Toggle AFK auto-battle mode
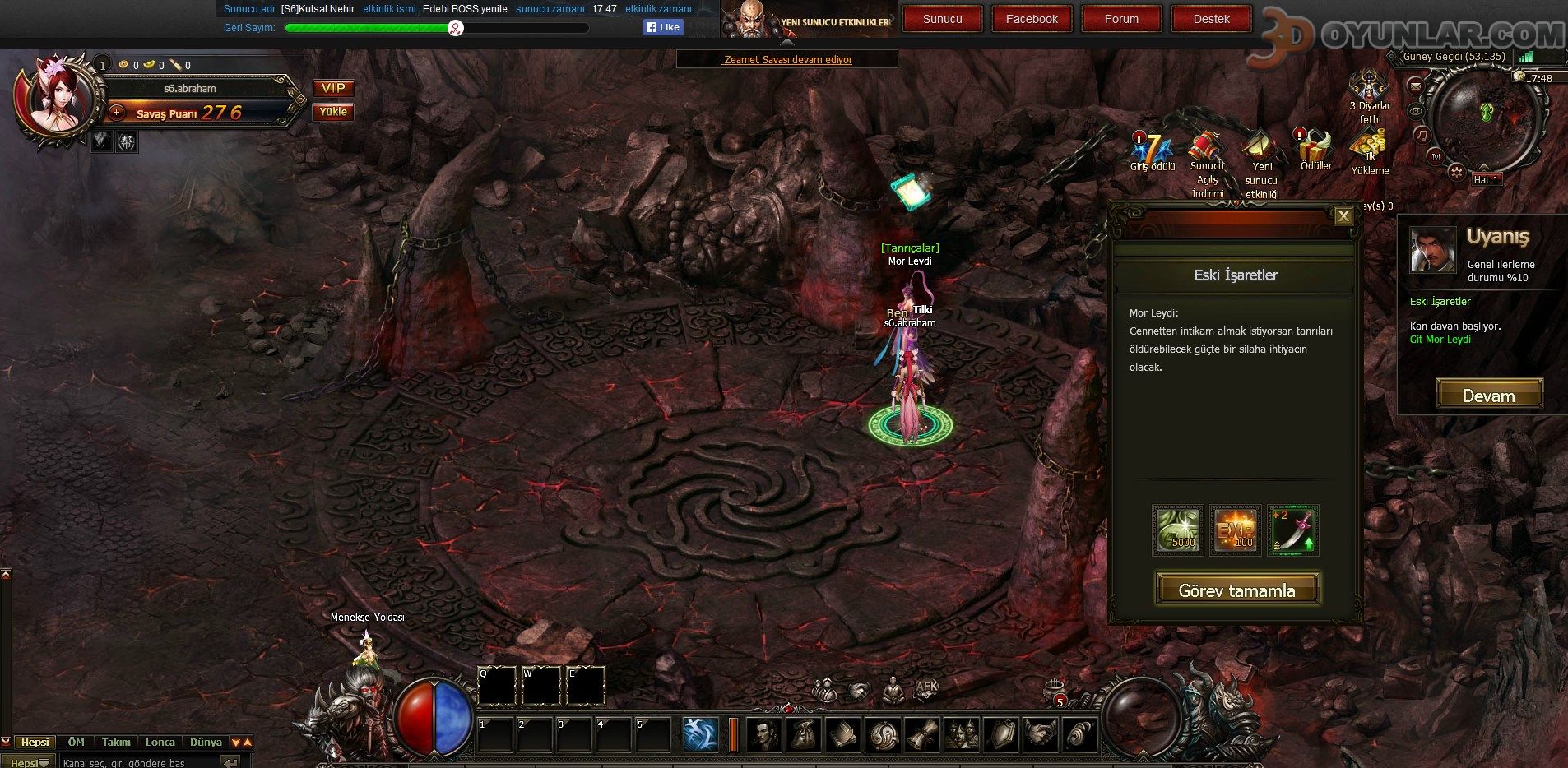The image size is (1568, 768). 927,688
